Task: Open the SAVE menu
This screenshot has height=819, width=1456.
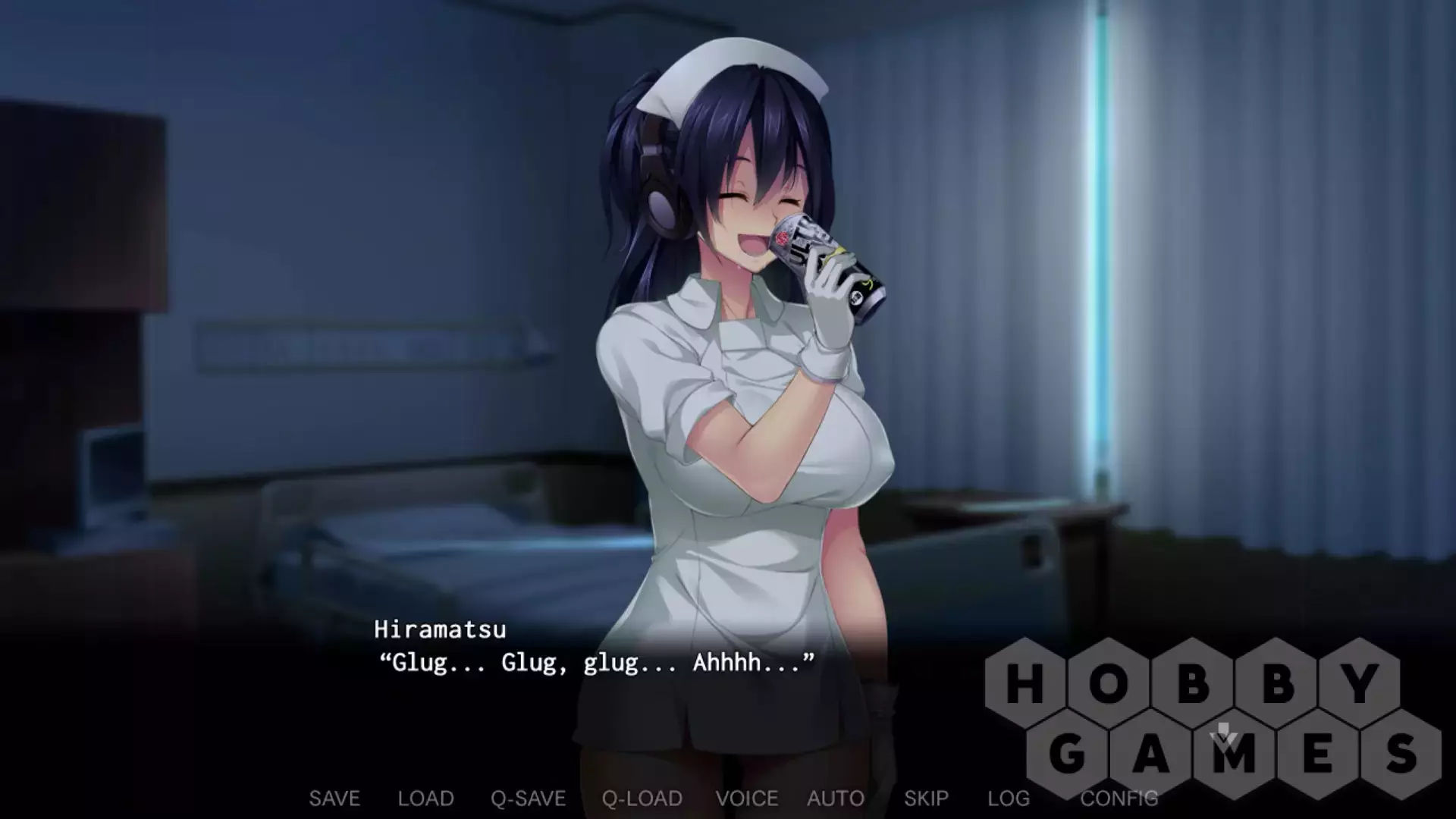Action: 334,799
